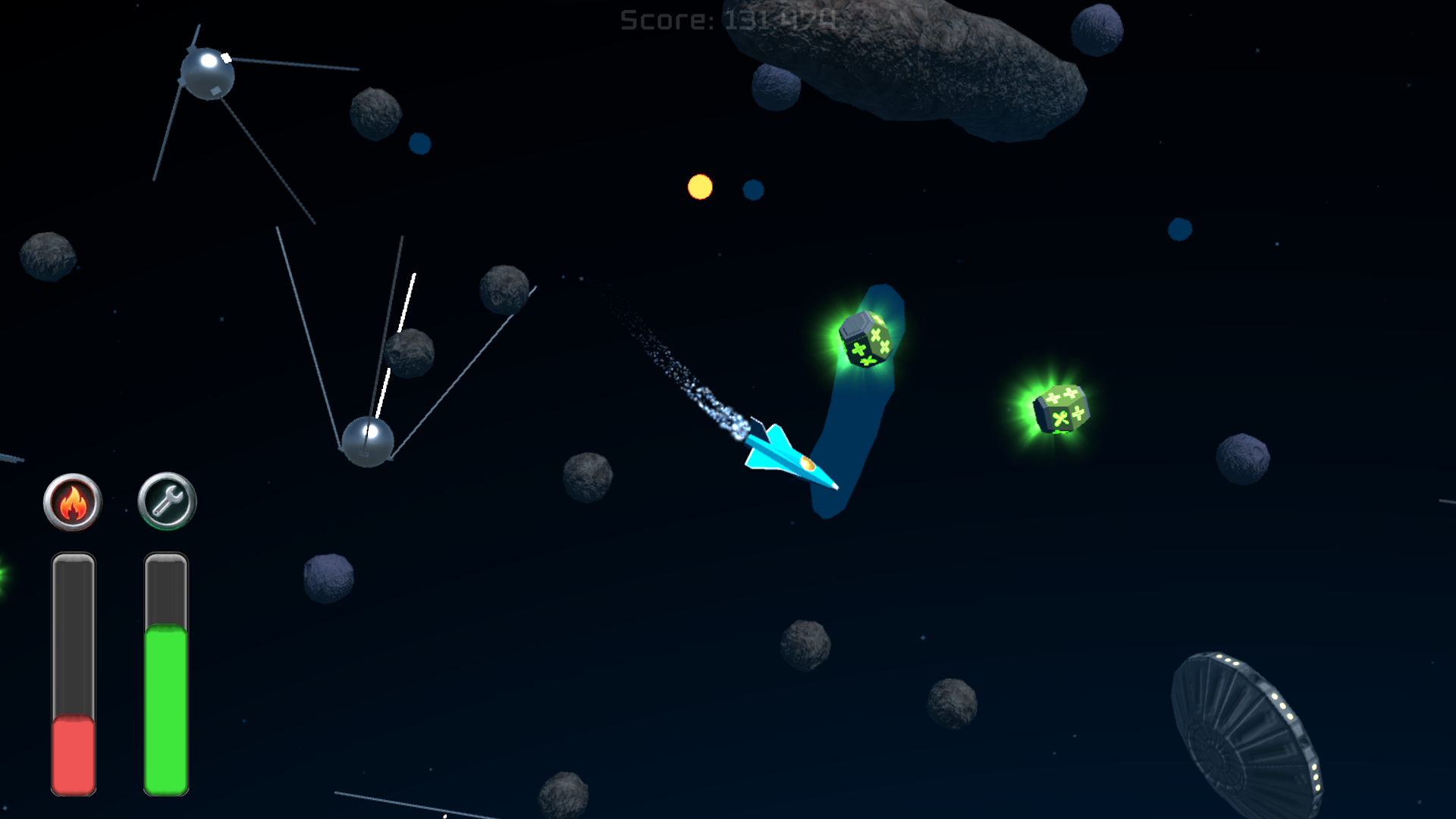1456x819 pixels.
Task: Click the Score display at the top
Action: point(726,18)
